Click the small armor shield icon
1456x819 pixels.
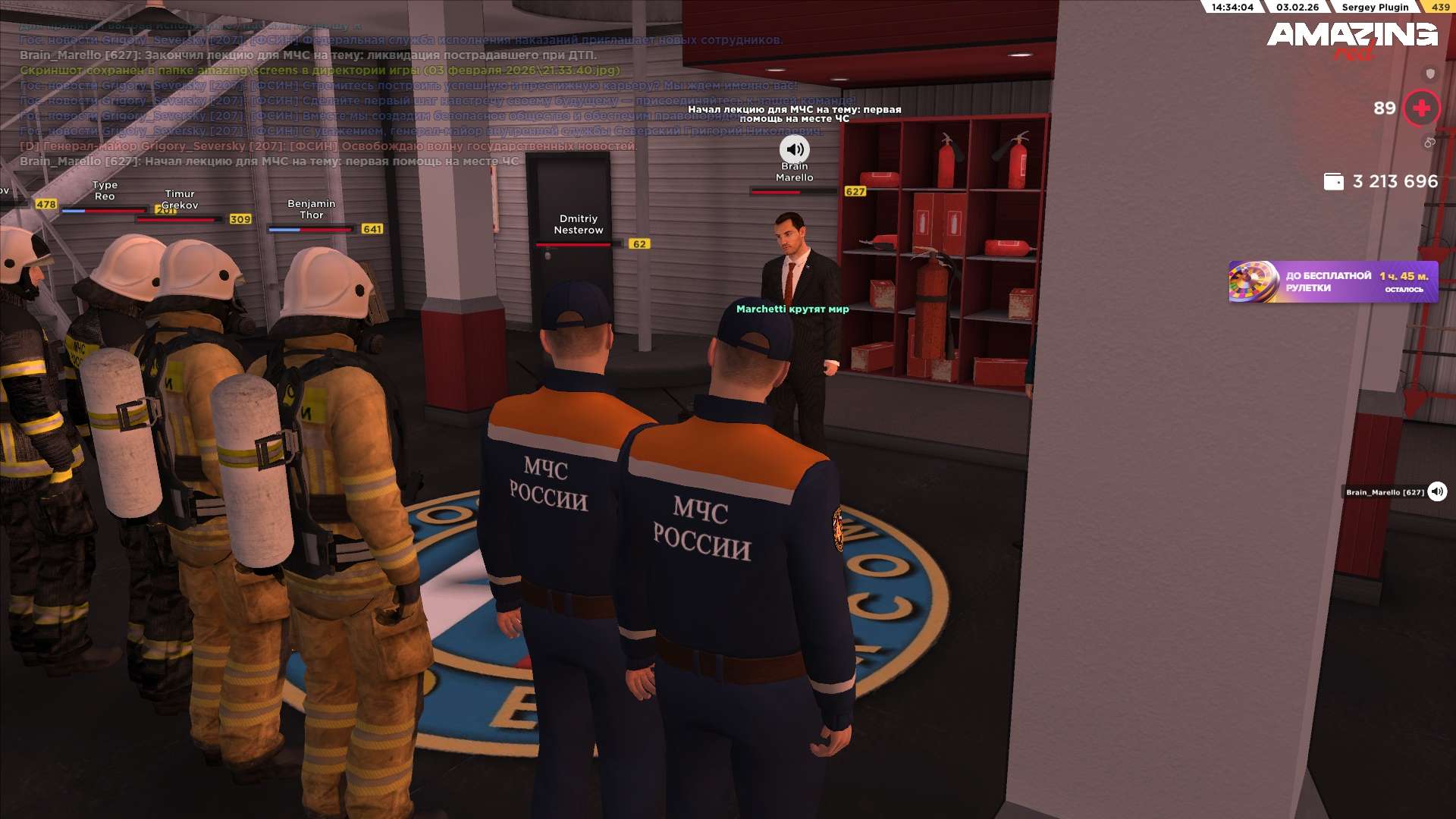[1430, 74]
